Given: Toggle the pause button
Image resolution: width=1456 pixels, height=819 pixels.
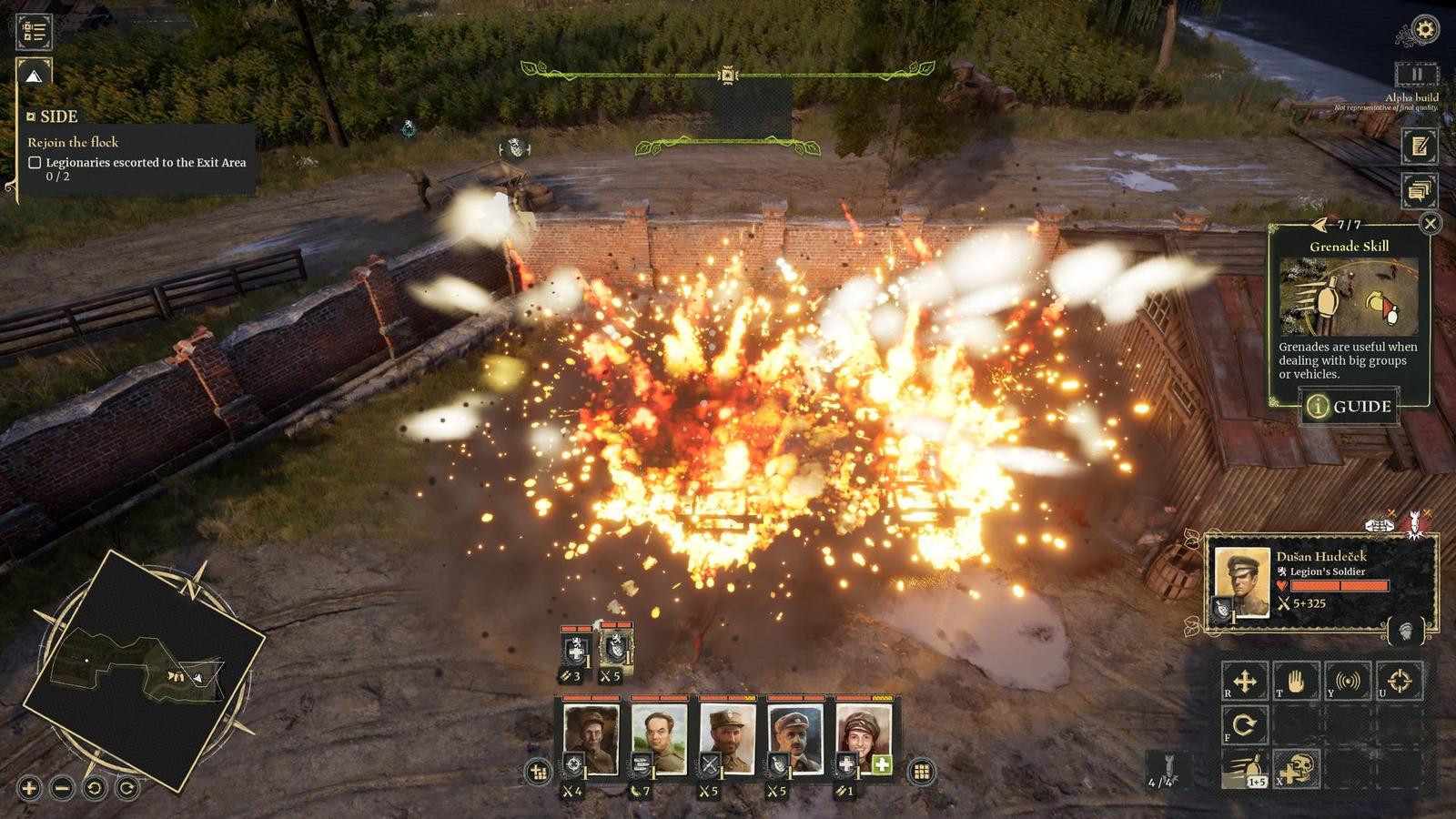Looking at the screenshot, I should (x=1416, y=75).
